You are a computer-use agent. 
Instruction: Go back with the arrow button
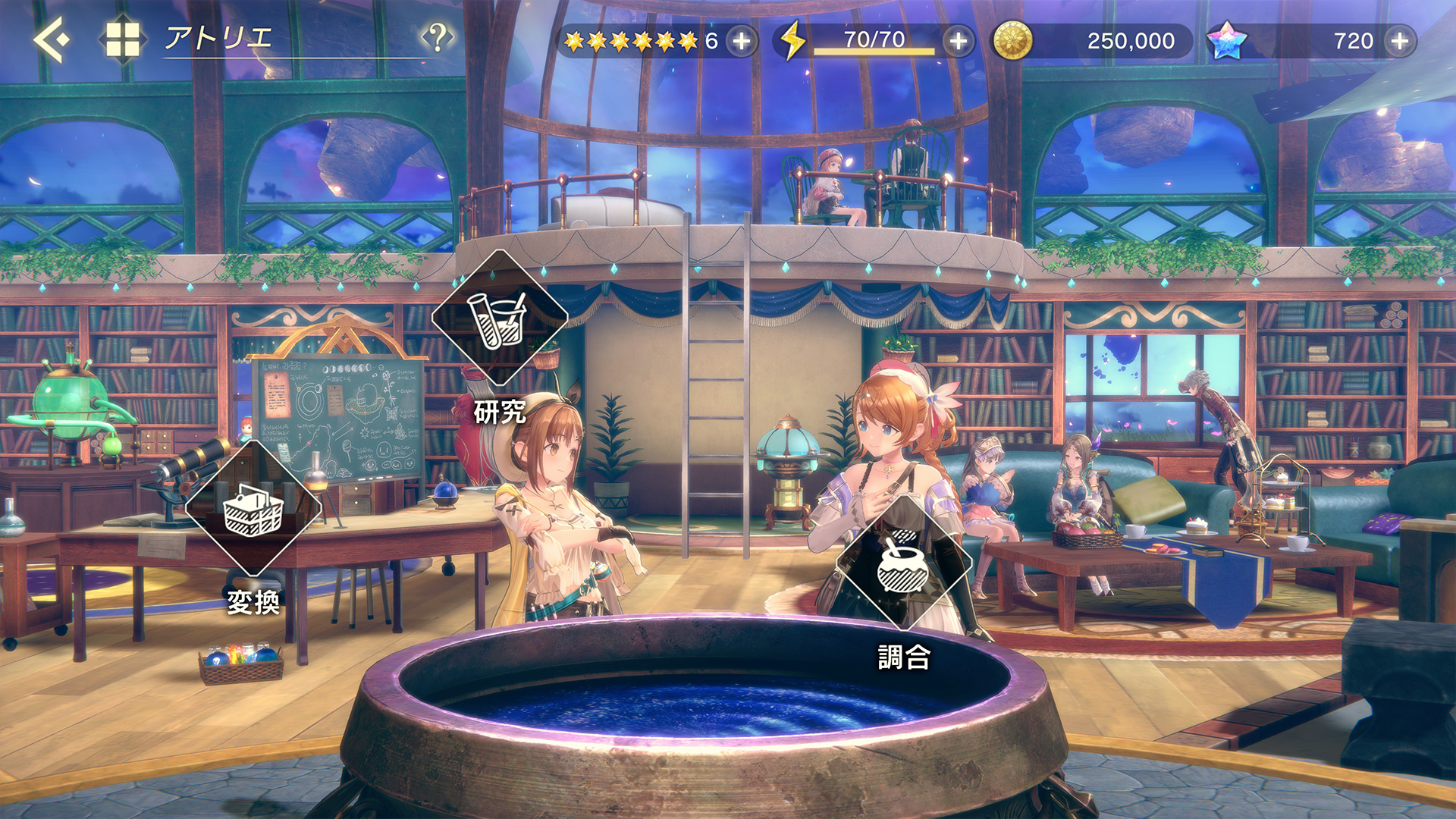52,39
